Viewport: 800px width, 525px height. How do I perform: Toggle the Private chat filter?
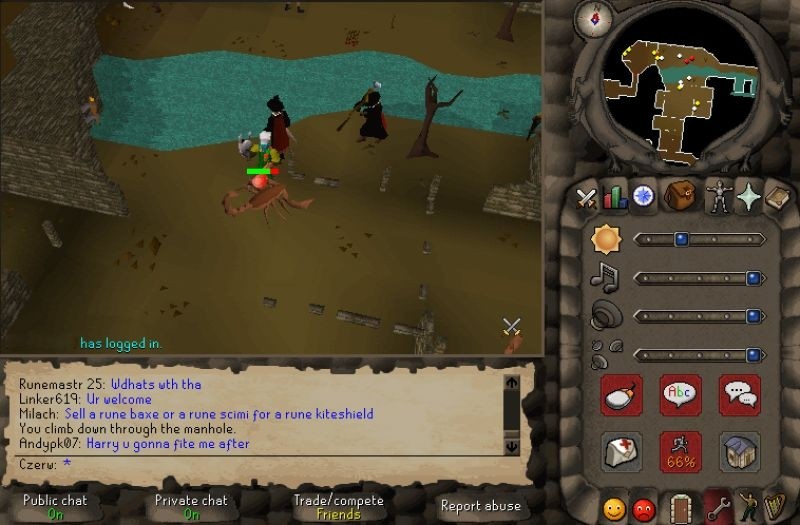coord(190,506)
